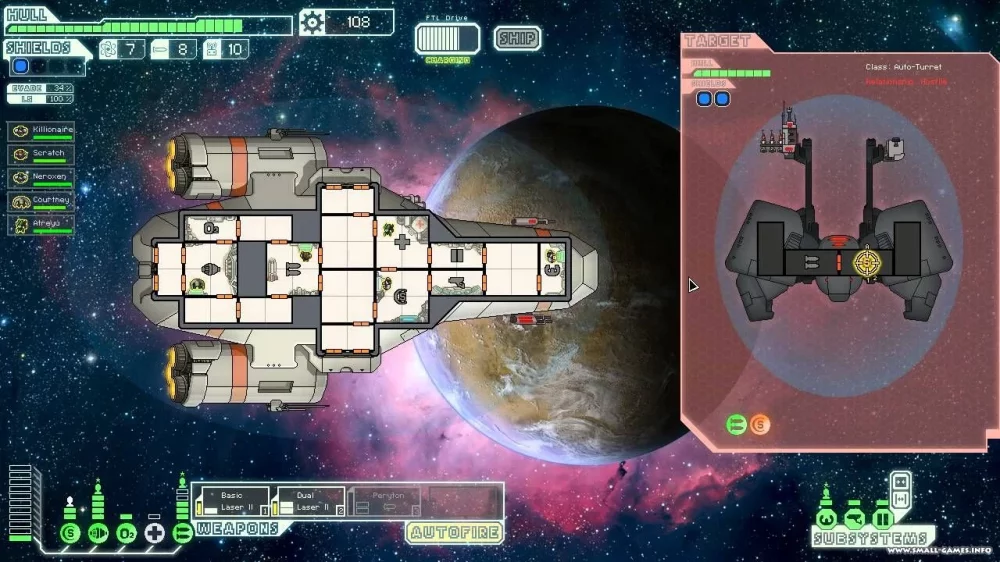Select crew member Courtney

[41, 201]
